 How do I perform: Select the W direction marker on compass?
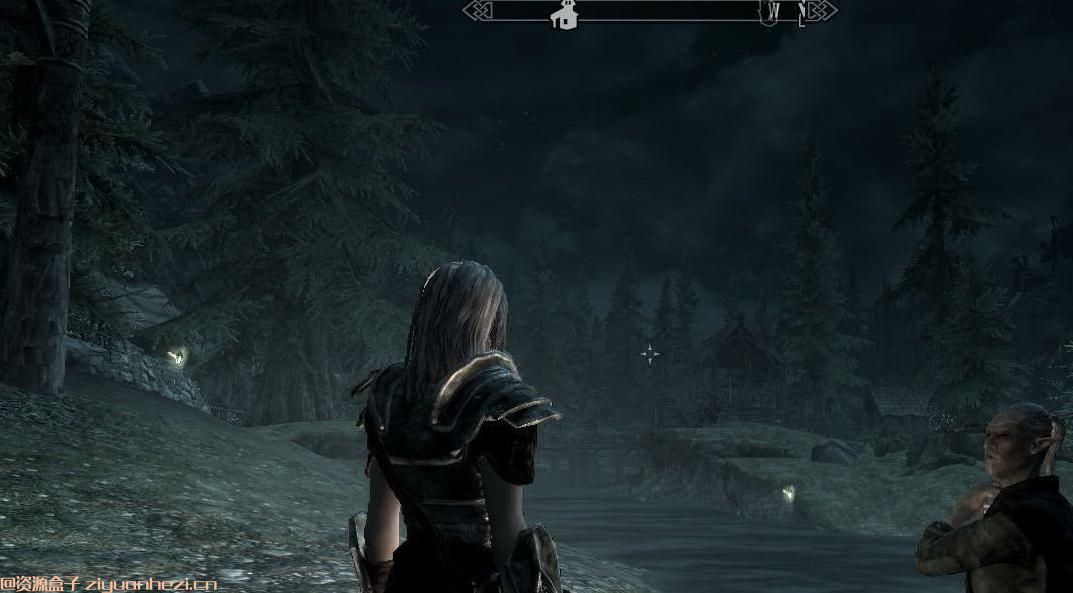click(x=775, y=13)
